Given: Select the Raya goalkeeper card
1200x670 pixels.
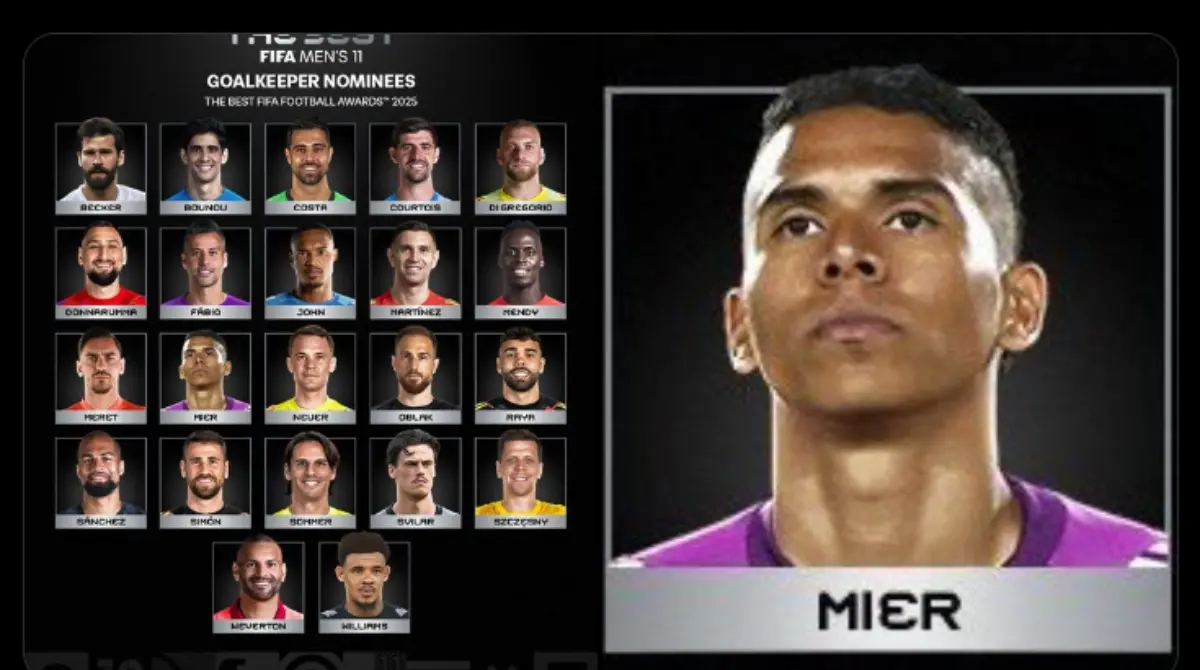Looking at the screenshot, I should 520,377.
